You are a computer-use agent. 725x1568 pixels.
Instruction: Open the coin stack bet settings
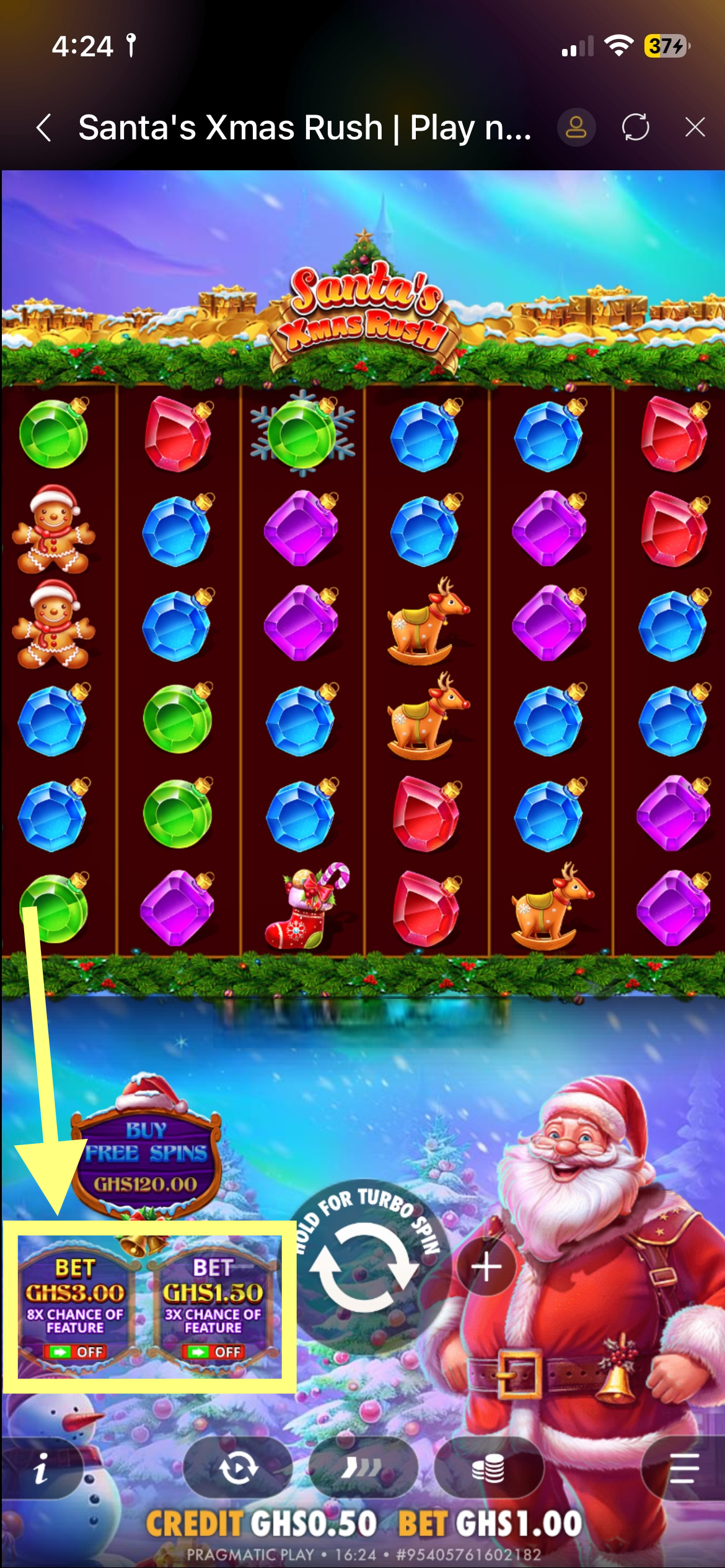point(488,1469)
